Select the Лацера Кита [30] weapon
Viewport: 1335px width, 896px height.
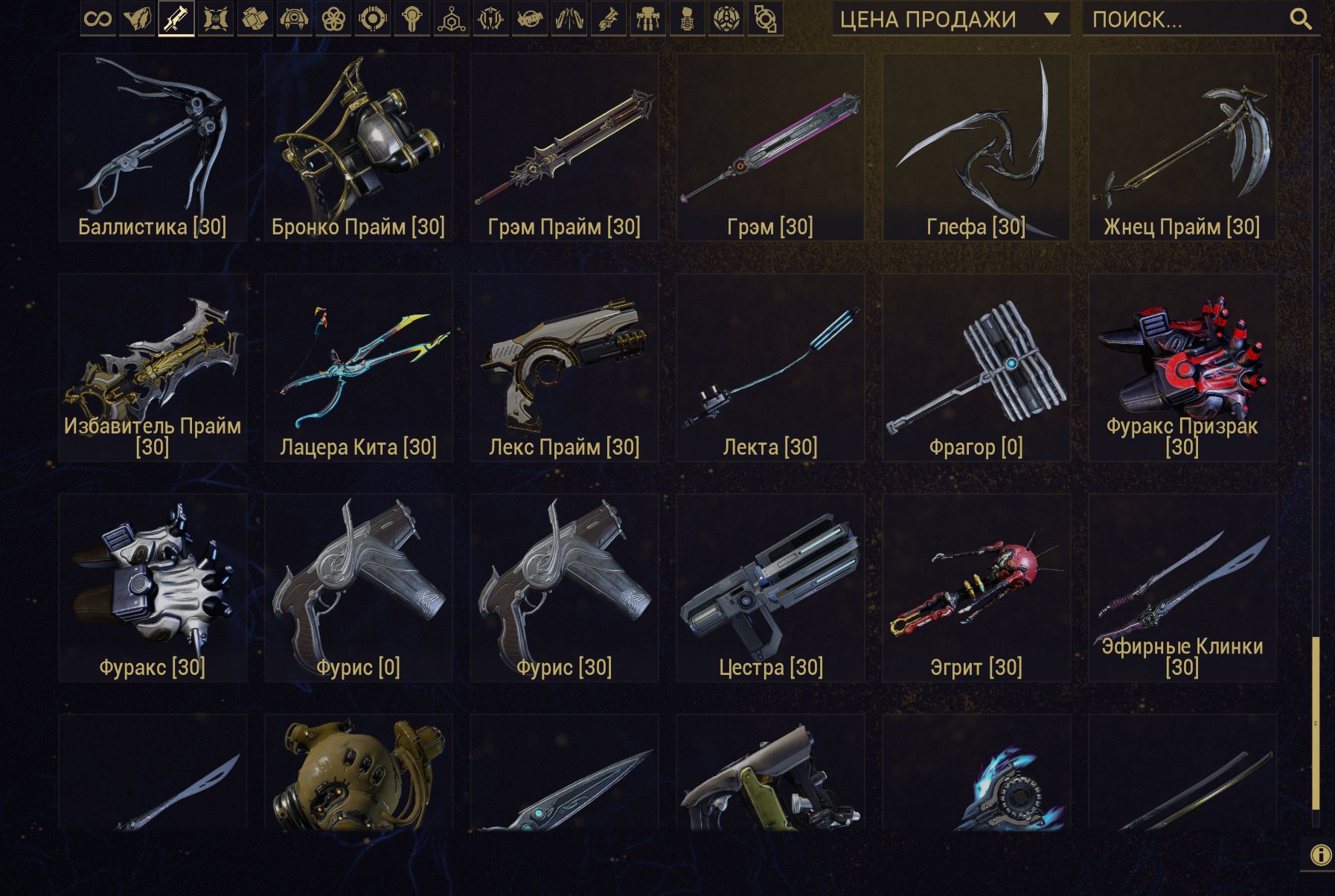pyautogui.click(x=358, y=368)
